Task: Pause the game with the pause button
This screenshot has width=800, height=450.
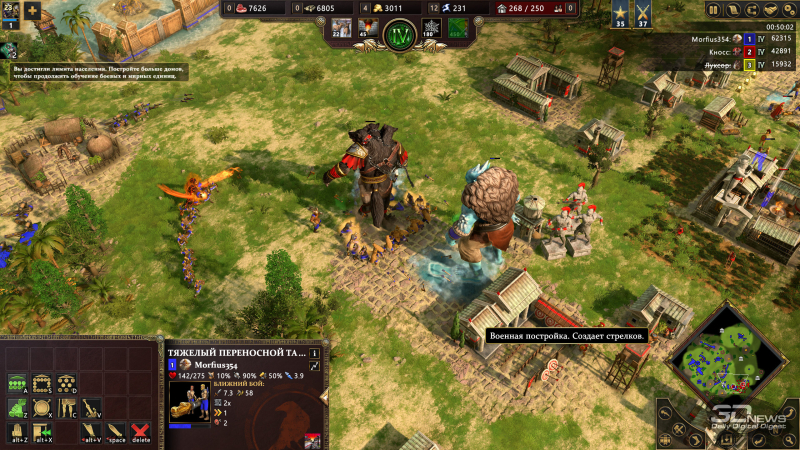Action: tap(713, 10)
